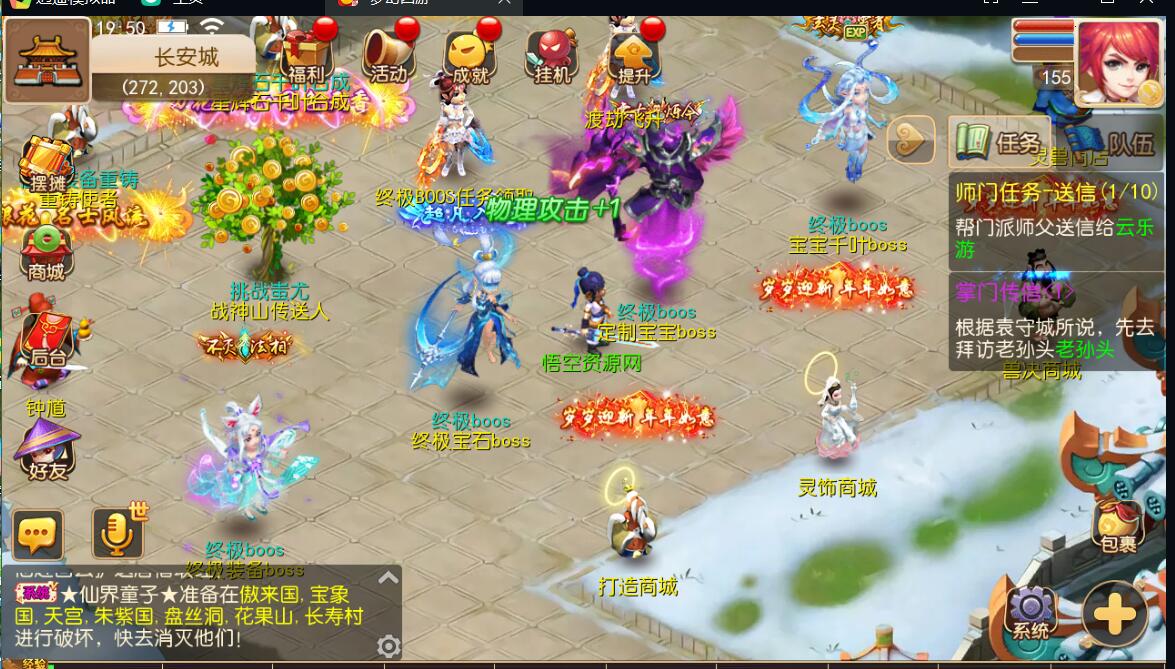Viewport: 1175px width, 669px height.
Task: Open the 长安城 palace map icon
Action: (x=47, y=62)
